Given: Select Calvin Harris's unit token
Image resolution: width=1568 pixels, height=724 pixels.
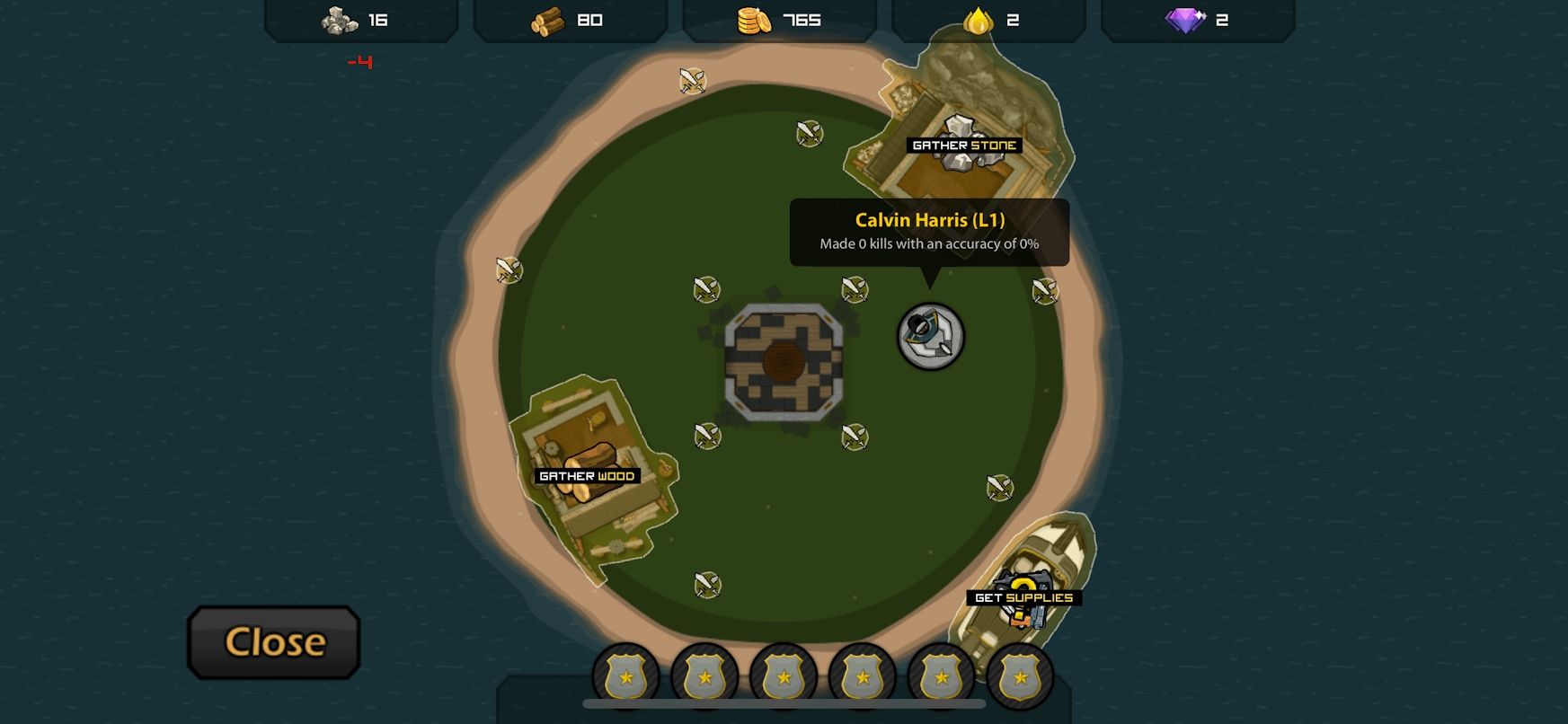Looking at the screenshot, I should tap(931, 337).
